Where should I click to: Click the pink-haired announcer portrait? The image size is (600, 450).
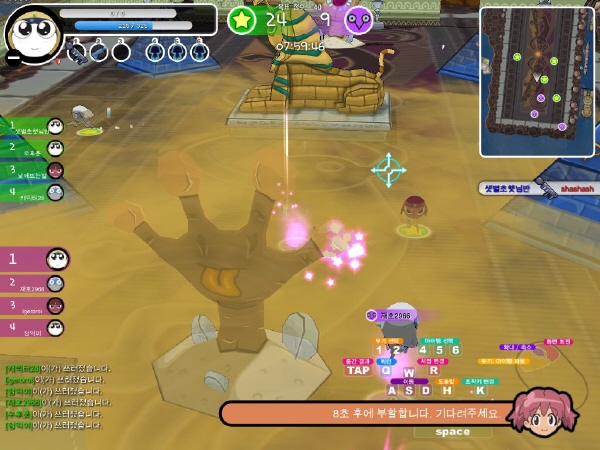532,412
